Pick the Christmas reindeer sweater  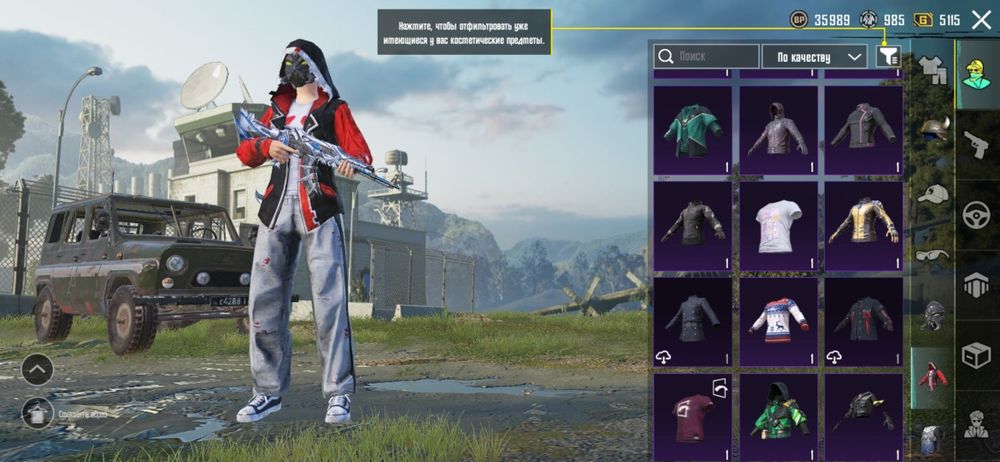[x=778, y=320]
